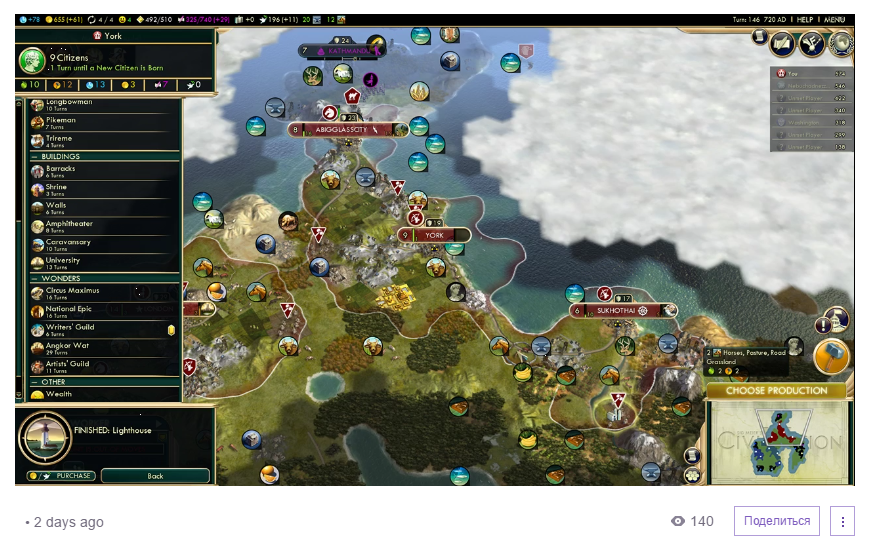Click the minimap of the world
The height and width of the screenshot is (551, 873).
[x=776, y=439]
